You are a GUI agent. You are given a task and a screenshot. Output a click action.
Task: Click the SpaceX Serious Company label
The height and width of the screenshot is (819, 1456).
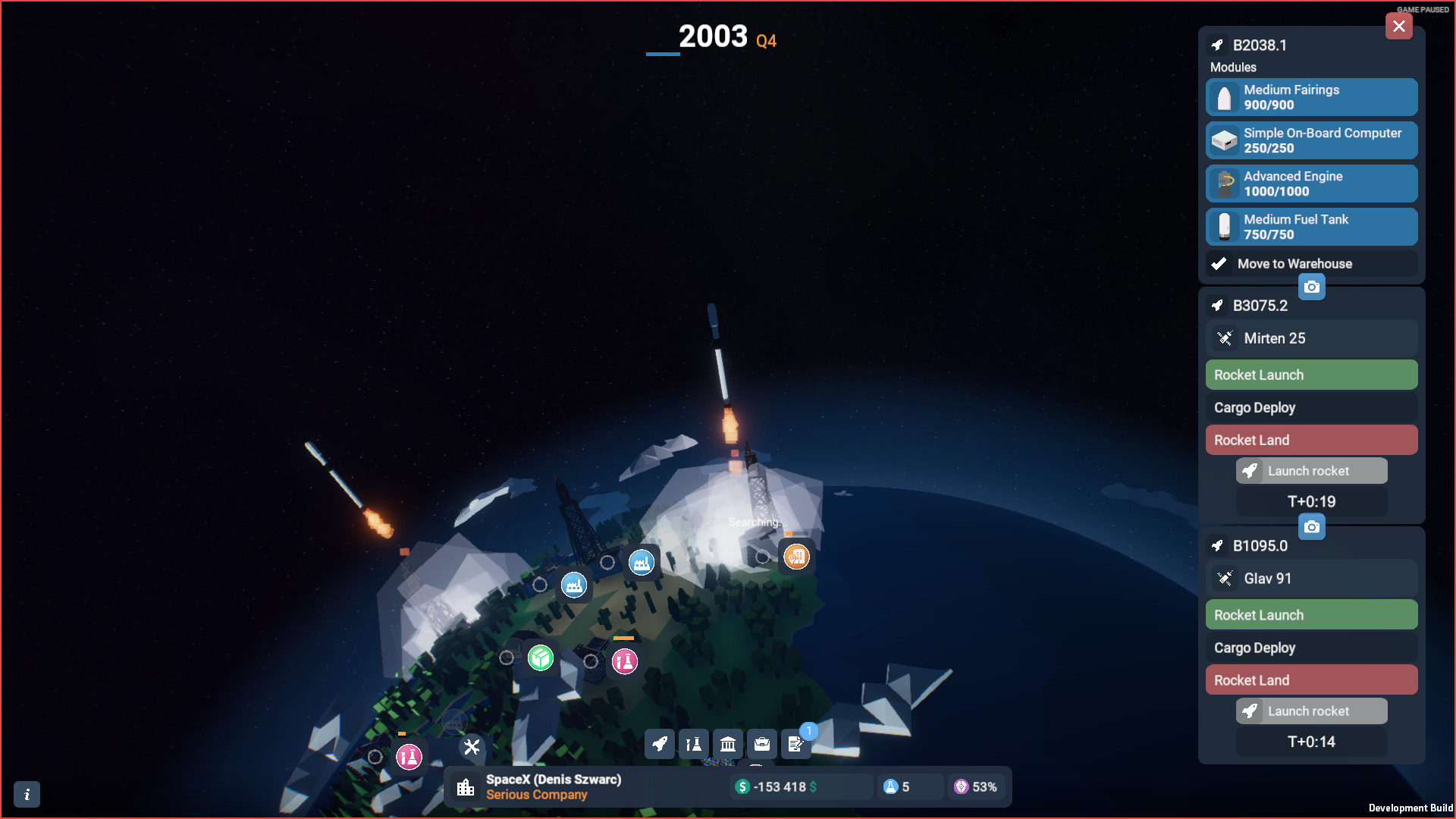pos(554,786)
